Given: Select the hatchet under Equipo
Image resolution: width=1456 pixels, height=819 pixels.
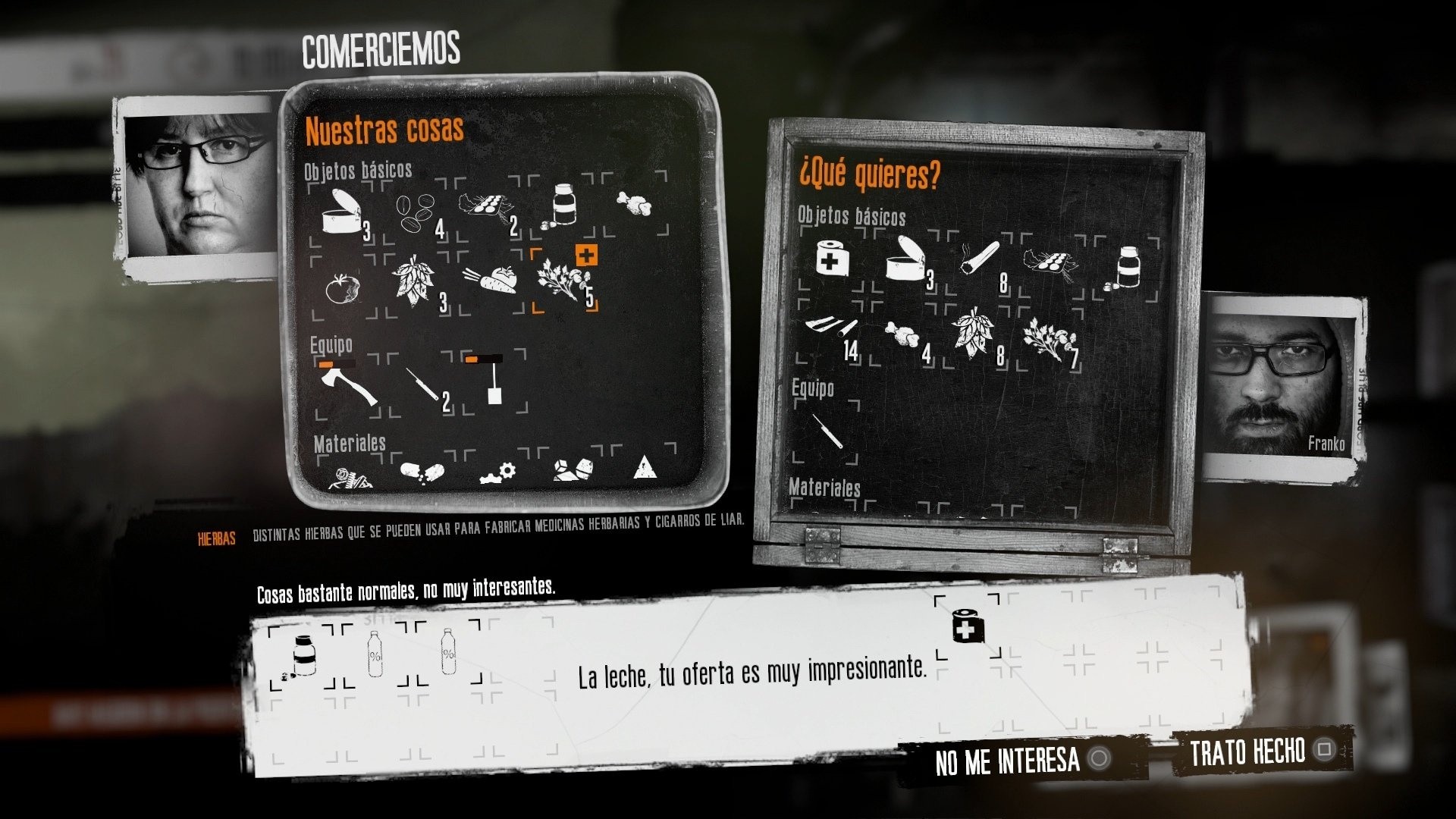Looking at the screenshot, I should (x=349, y=387).
